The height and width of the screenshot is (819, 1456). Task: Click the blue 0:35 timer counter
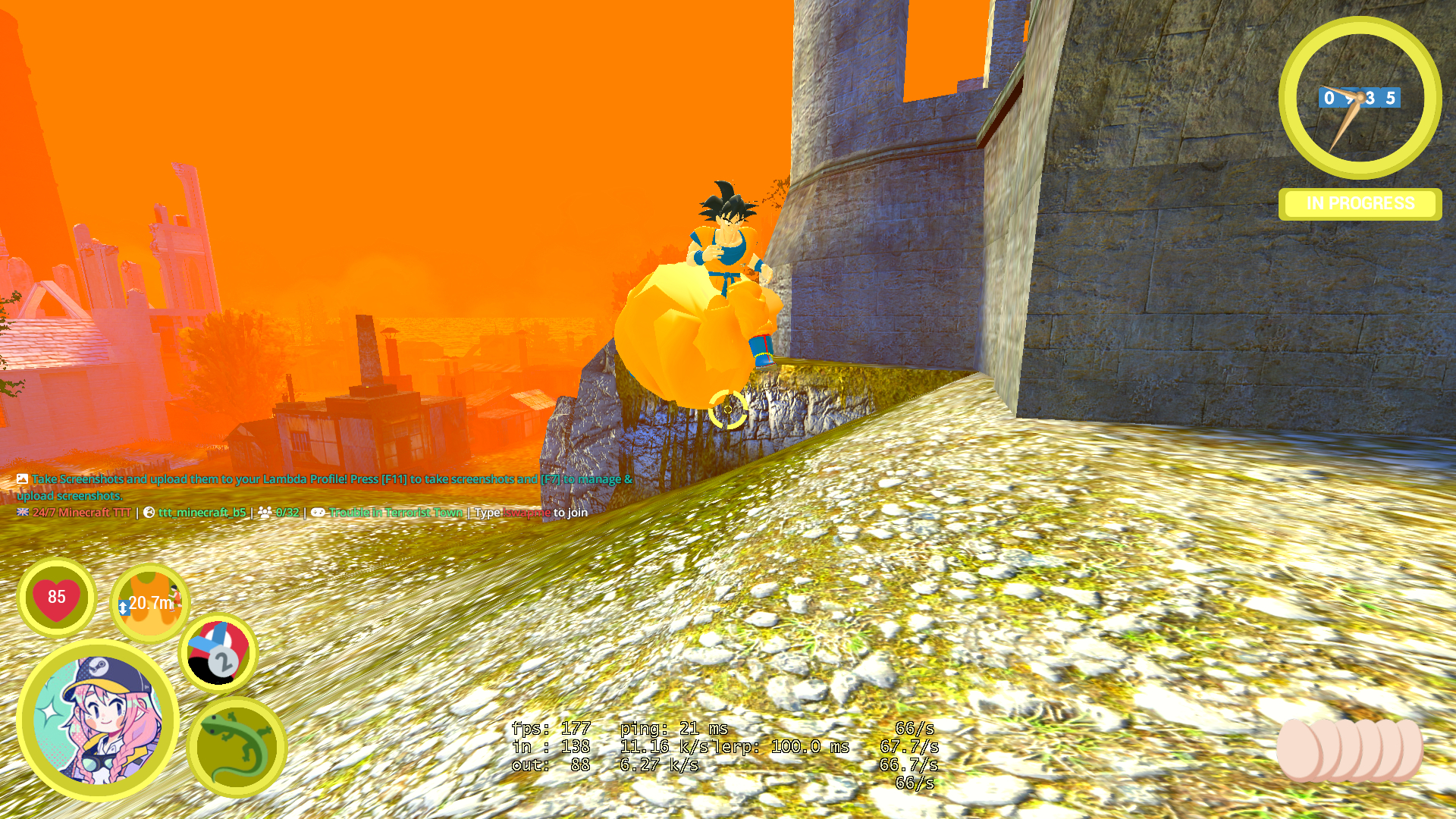coord(1360,97)
